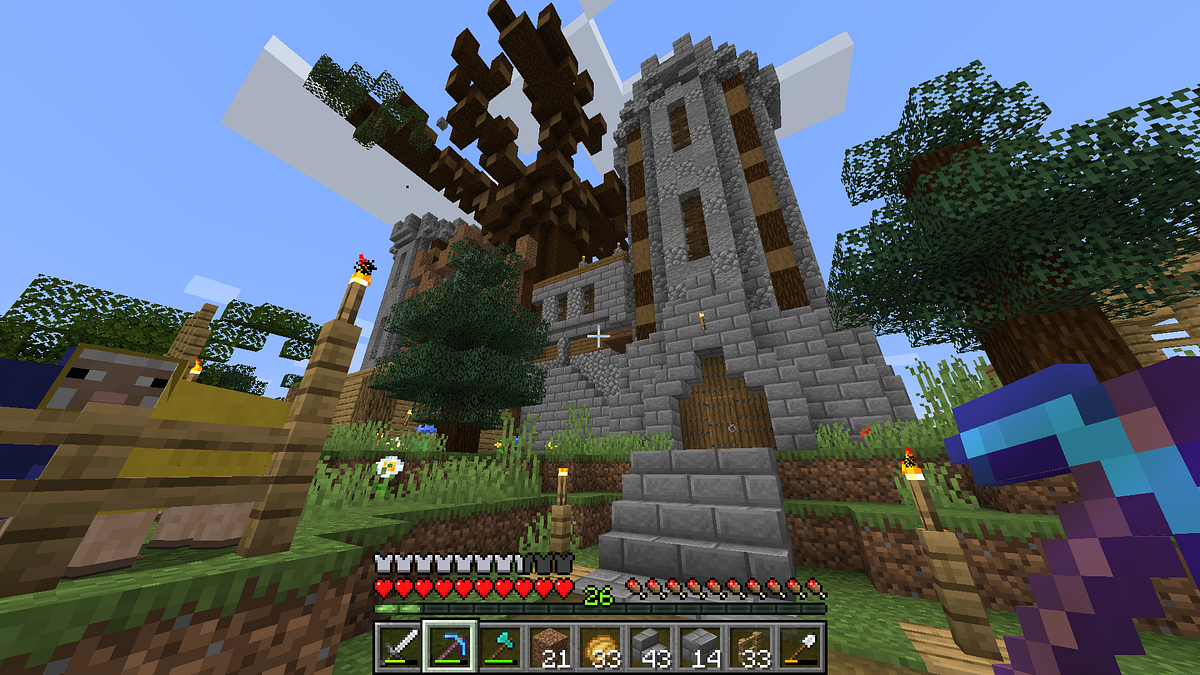The width and height of the screenshot is (1200, 675).
Task: Select the wooden fence stack of 33
Action: pos(750,647)
